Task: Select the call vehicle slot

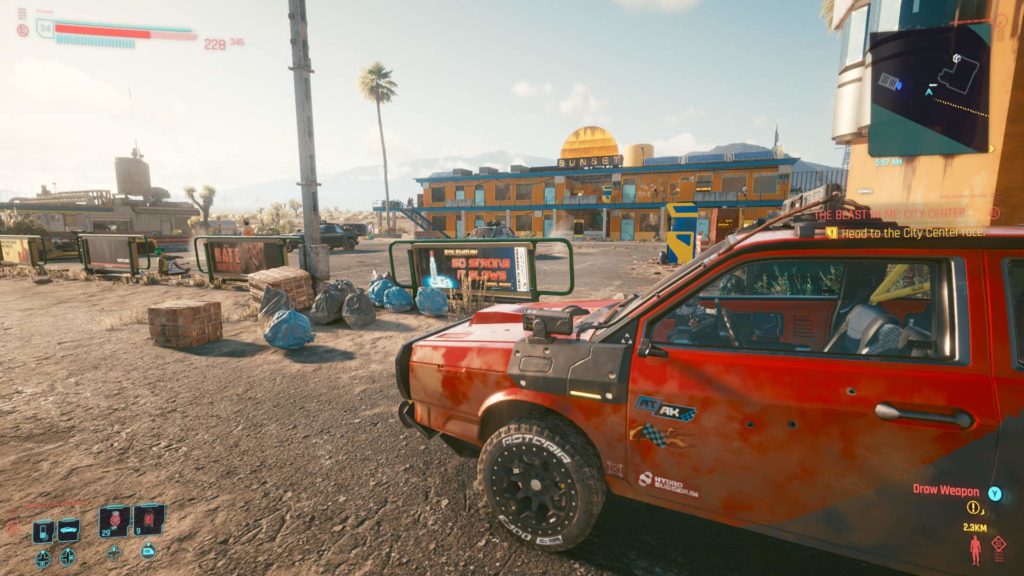Action: (x=68, y=530)
